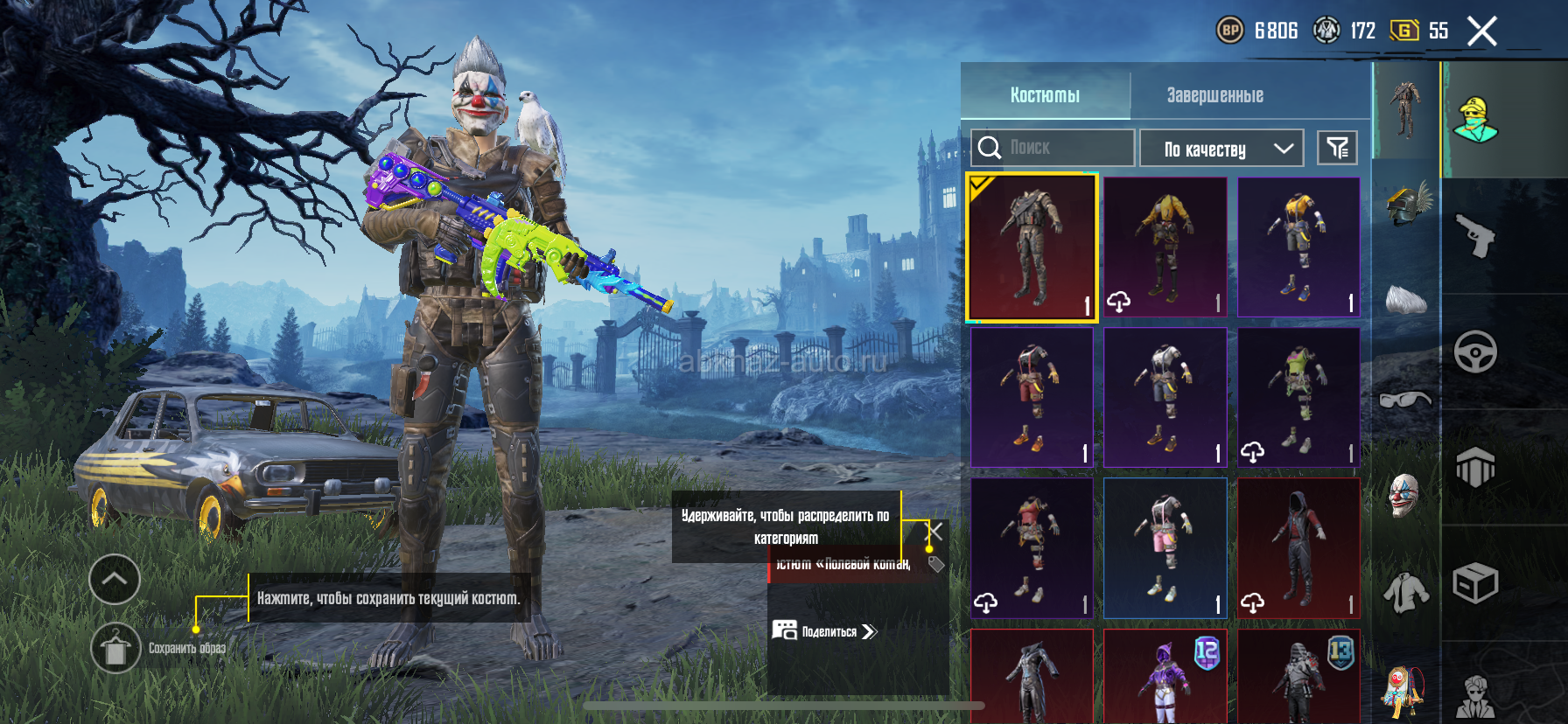The width and height of the screenshot is (1568, 724).
Task: Select the sunglasses accessory slot
Action: pos(1404,400)
